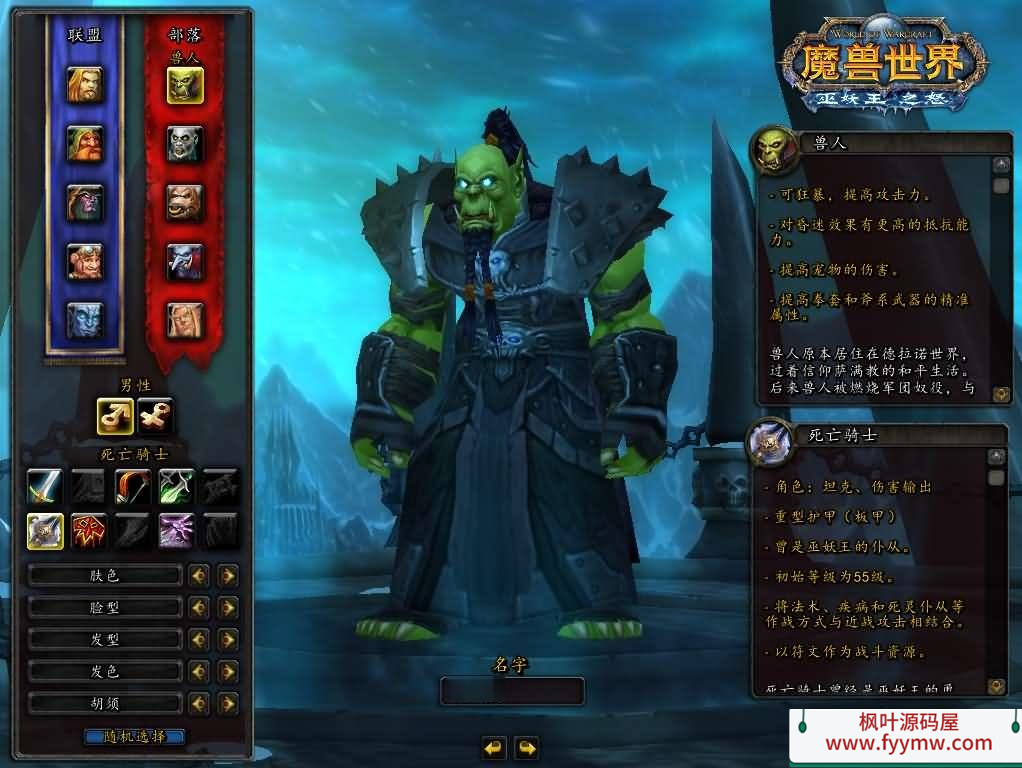Select the male gender button

[115, 415]
